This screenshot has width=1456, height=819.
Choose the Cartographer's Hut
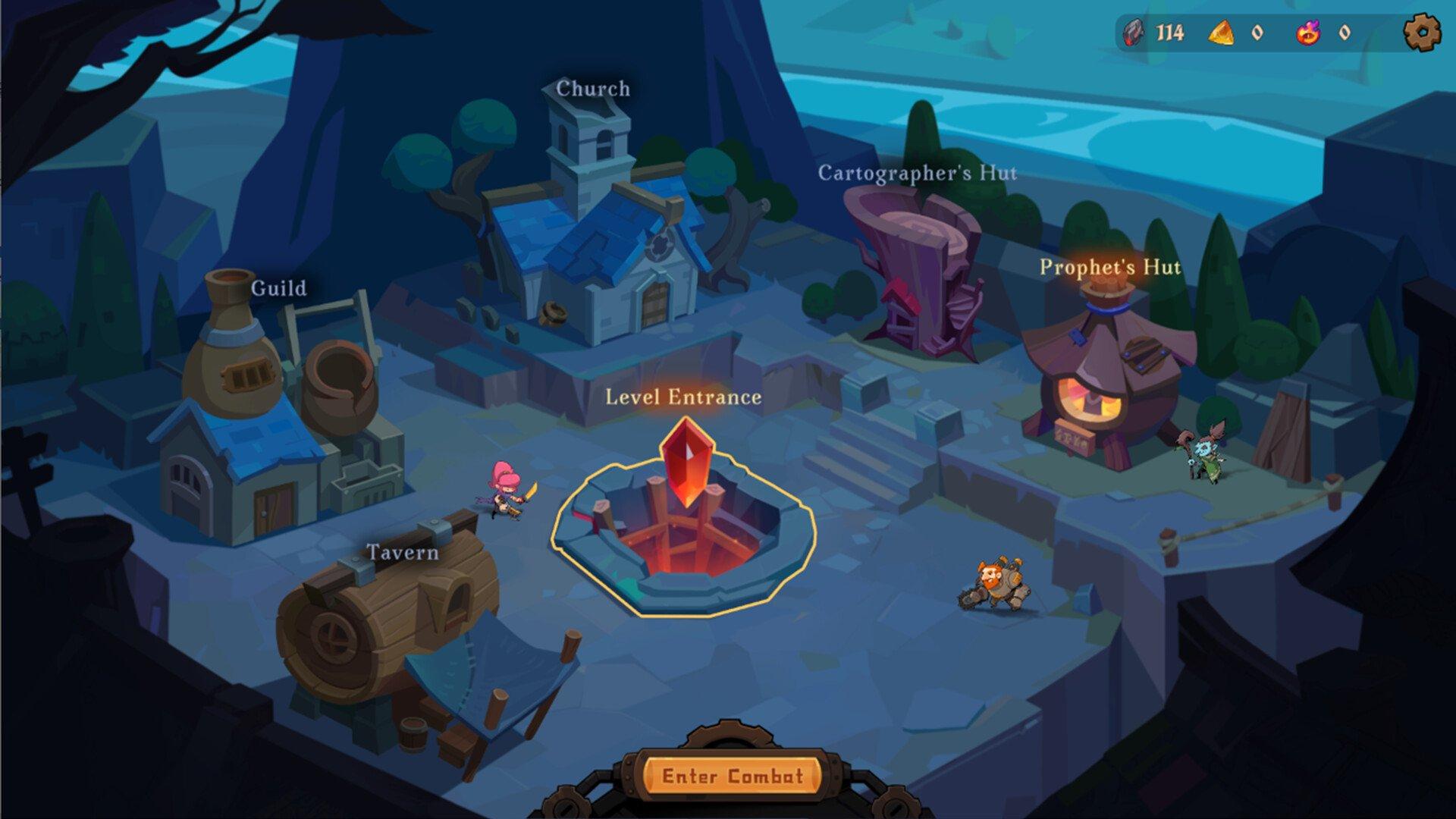pyautogui.click(x=919, y=273)
